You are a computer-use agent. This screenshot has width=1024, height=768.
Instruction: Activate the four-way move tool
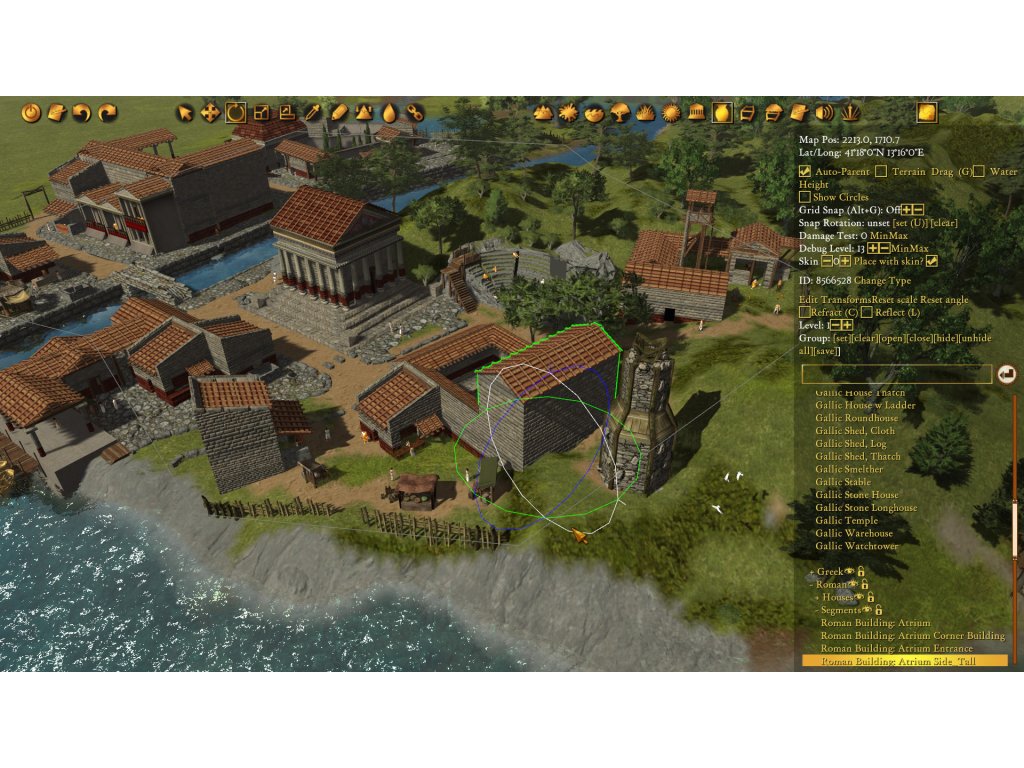coord(210,113)
